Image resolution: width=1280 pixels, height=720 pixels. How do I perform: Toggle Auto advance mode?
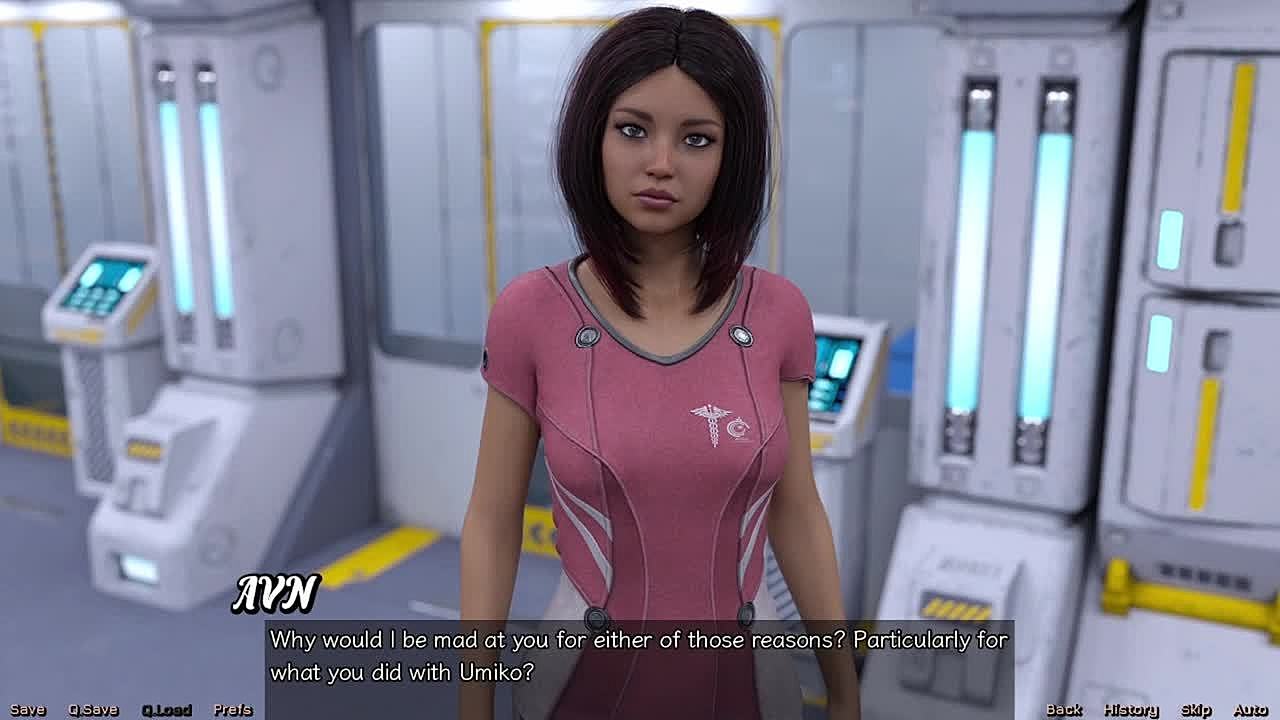[x=1251, y=710]
